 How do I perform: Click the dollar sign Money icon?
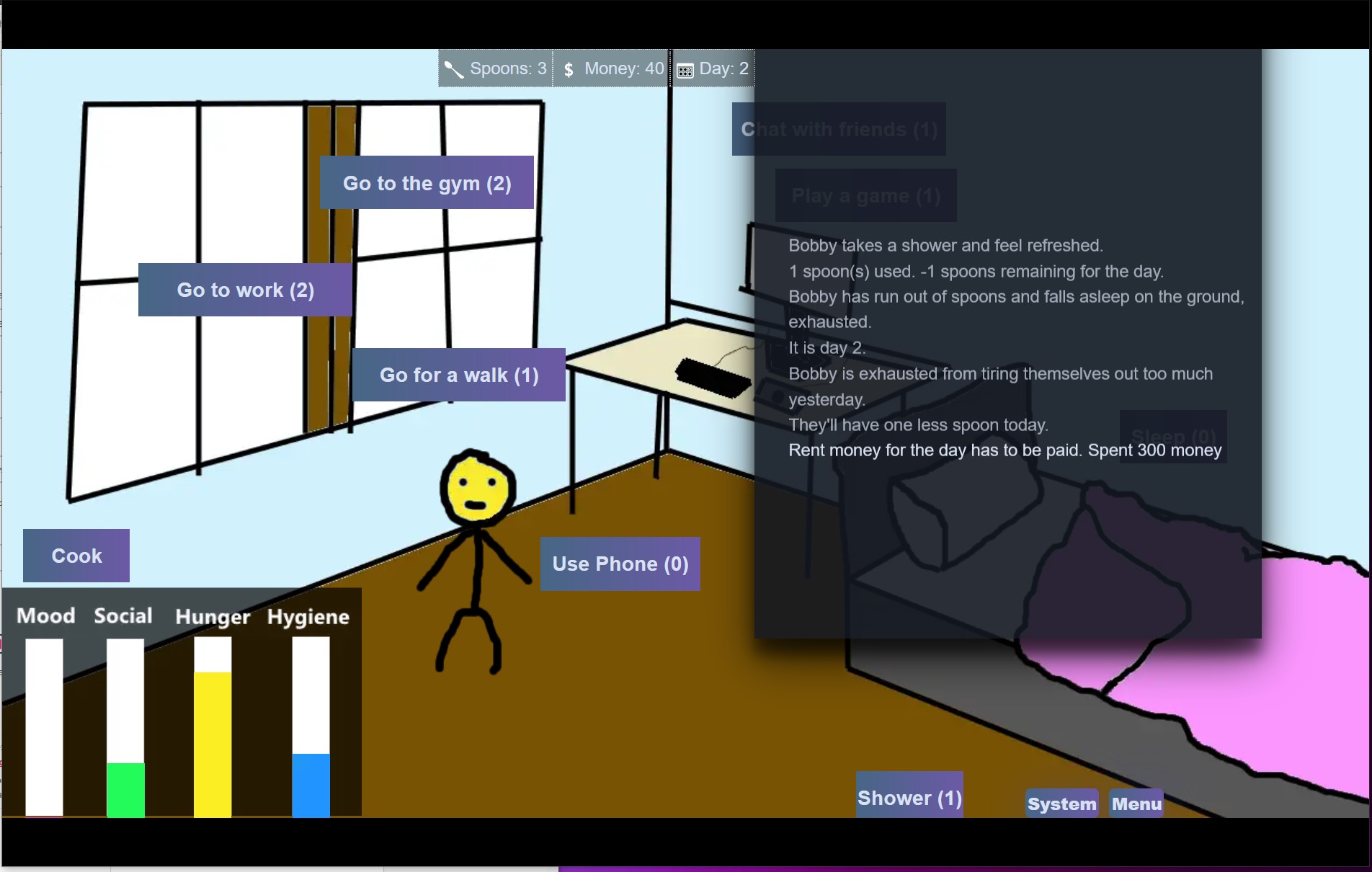click(x=569, y=68)
